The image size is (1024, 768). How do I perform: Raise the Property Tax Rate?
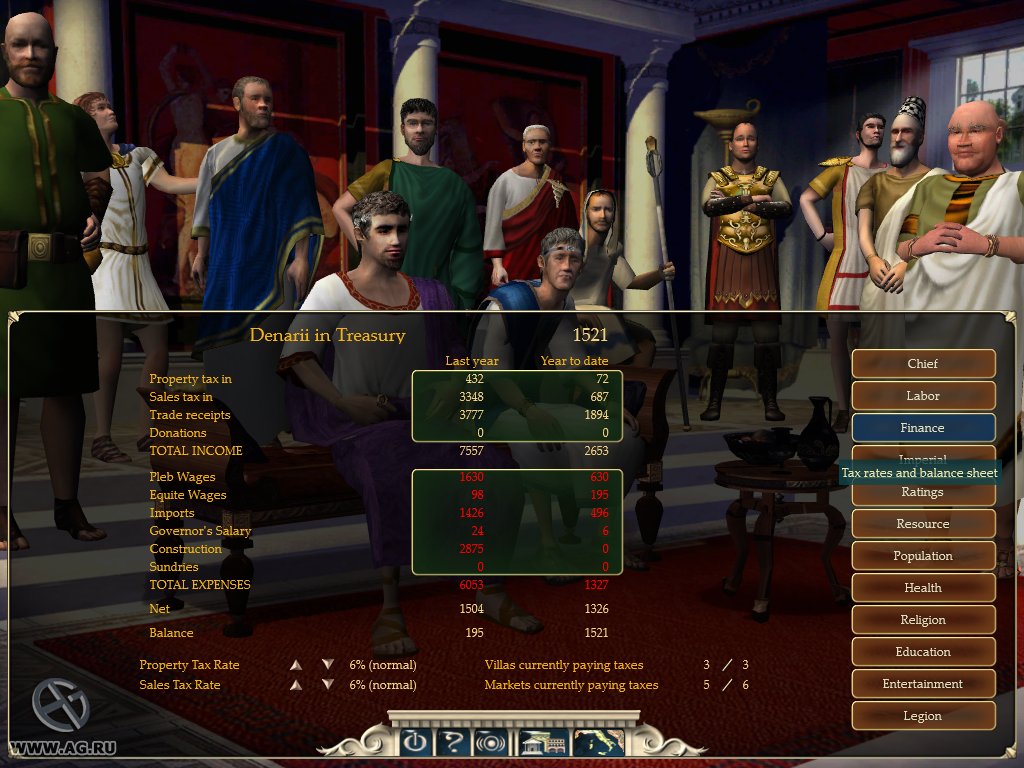(x=295, y=665)
